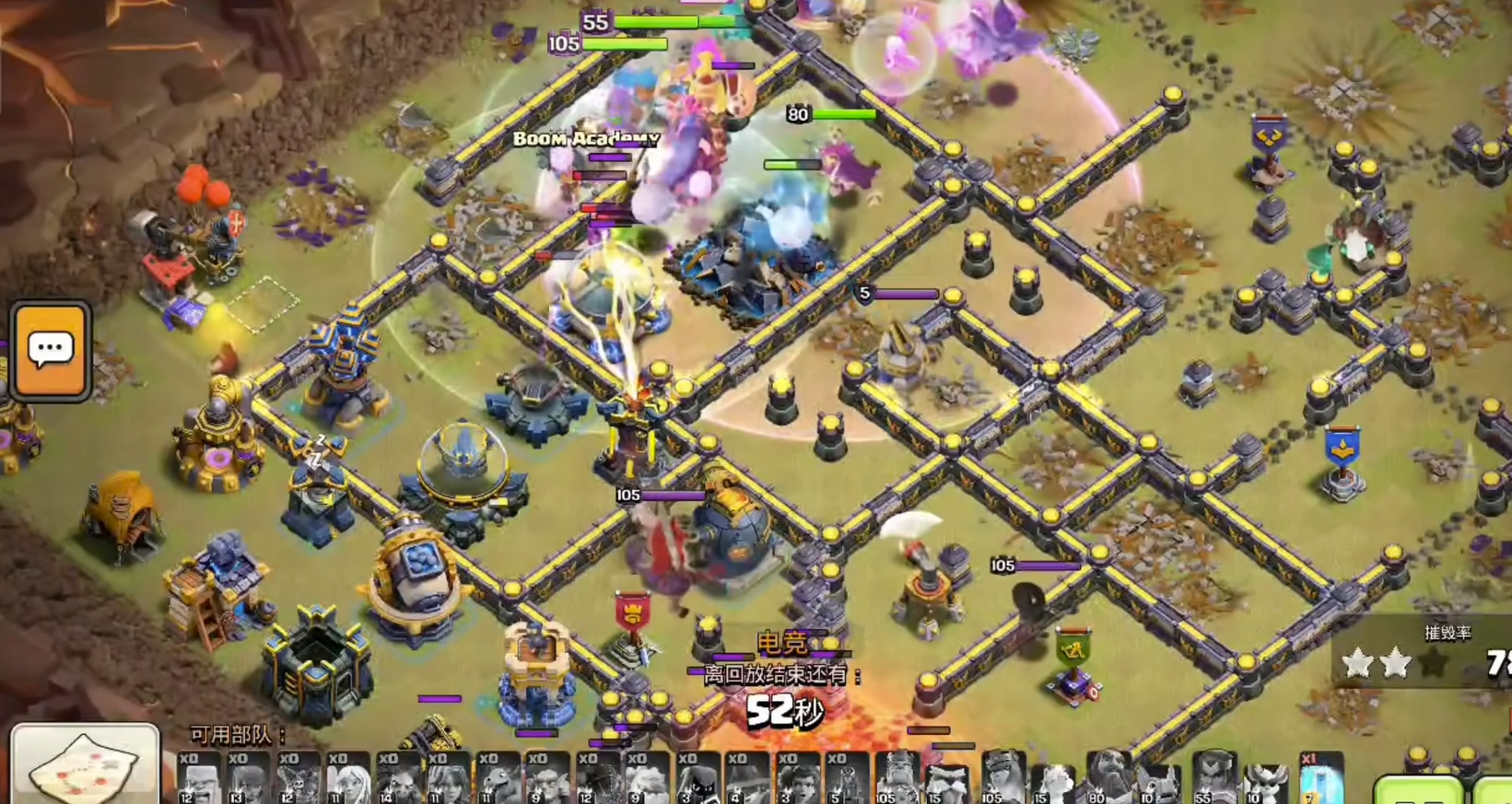Select the Barbarian King hero card
Viewport: 1512px width, 804px height.
click(897, 779)
